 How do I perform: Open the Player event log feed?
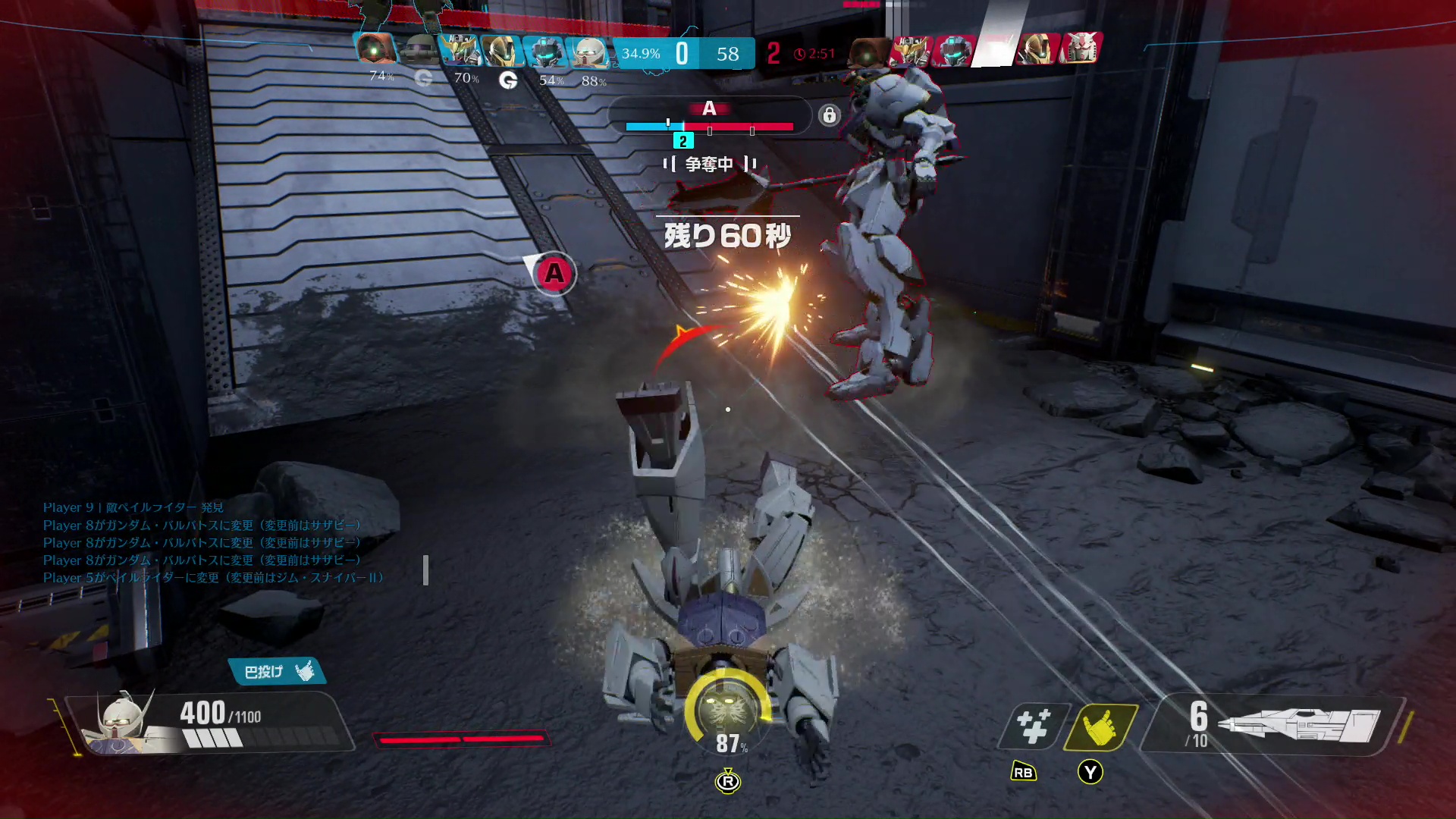(x=212, y=543)
